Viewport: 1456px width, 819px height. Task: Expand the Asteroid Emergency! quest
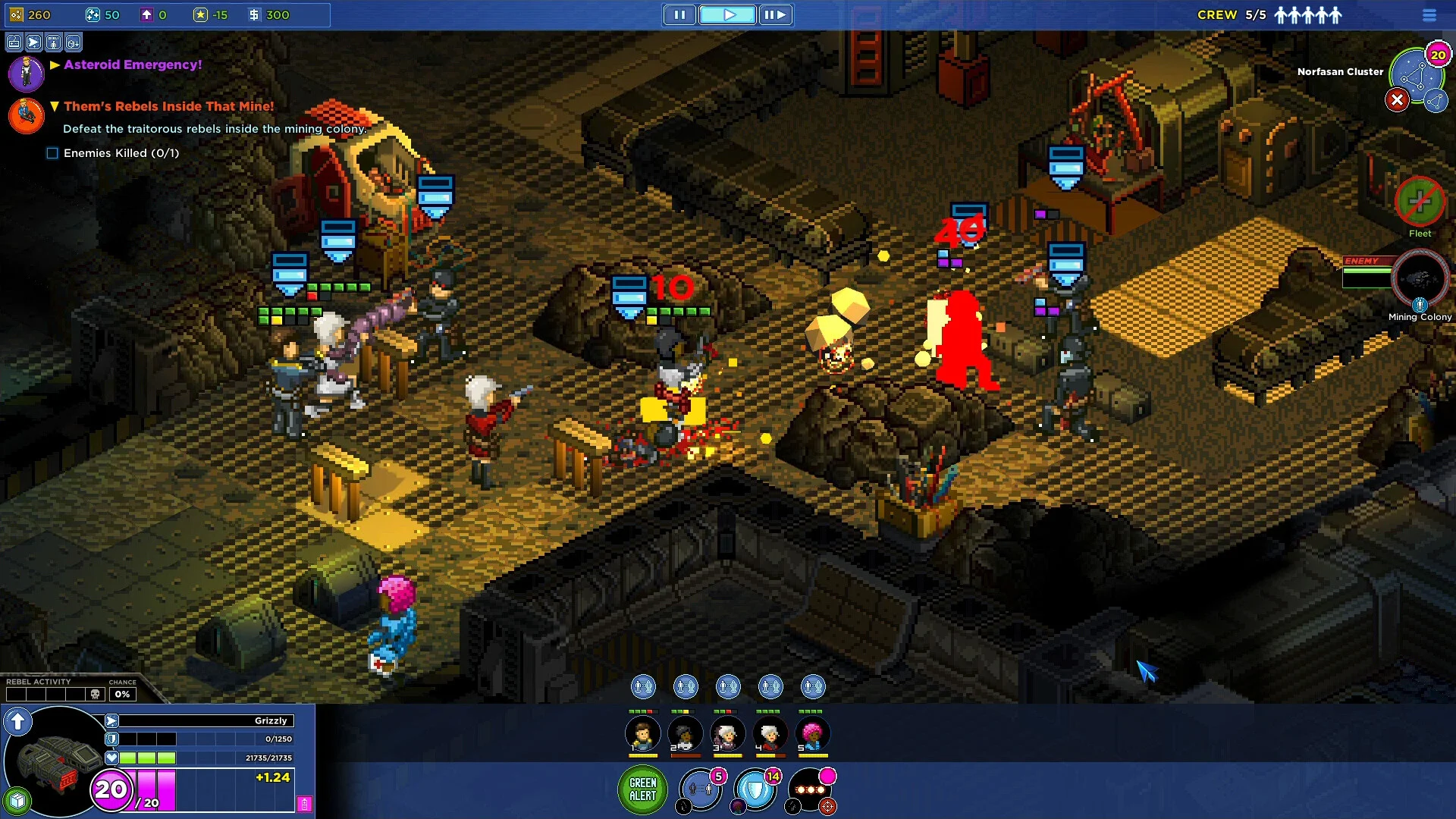coord(55,65)
